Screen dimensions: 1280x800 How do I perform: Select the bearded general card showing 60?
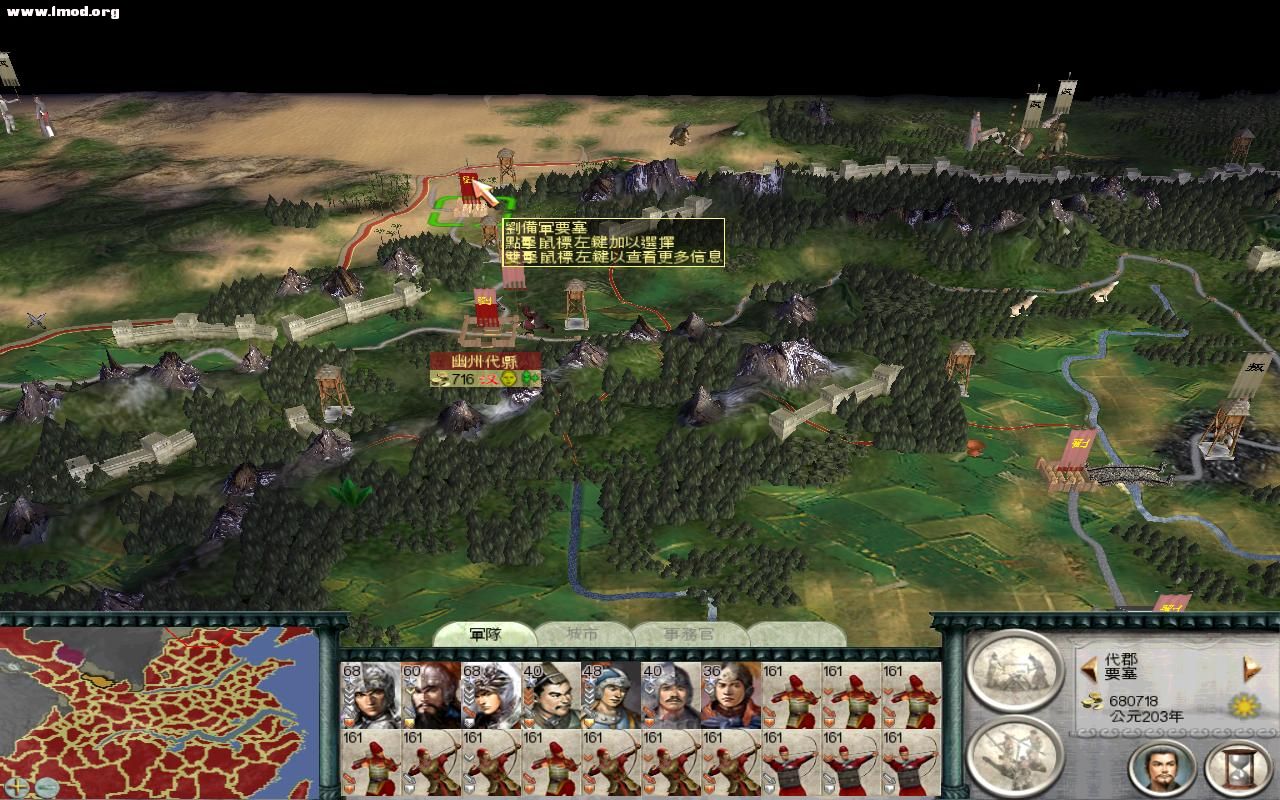pos(428,692)
